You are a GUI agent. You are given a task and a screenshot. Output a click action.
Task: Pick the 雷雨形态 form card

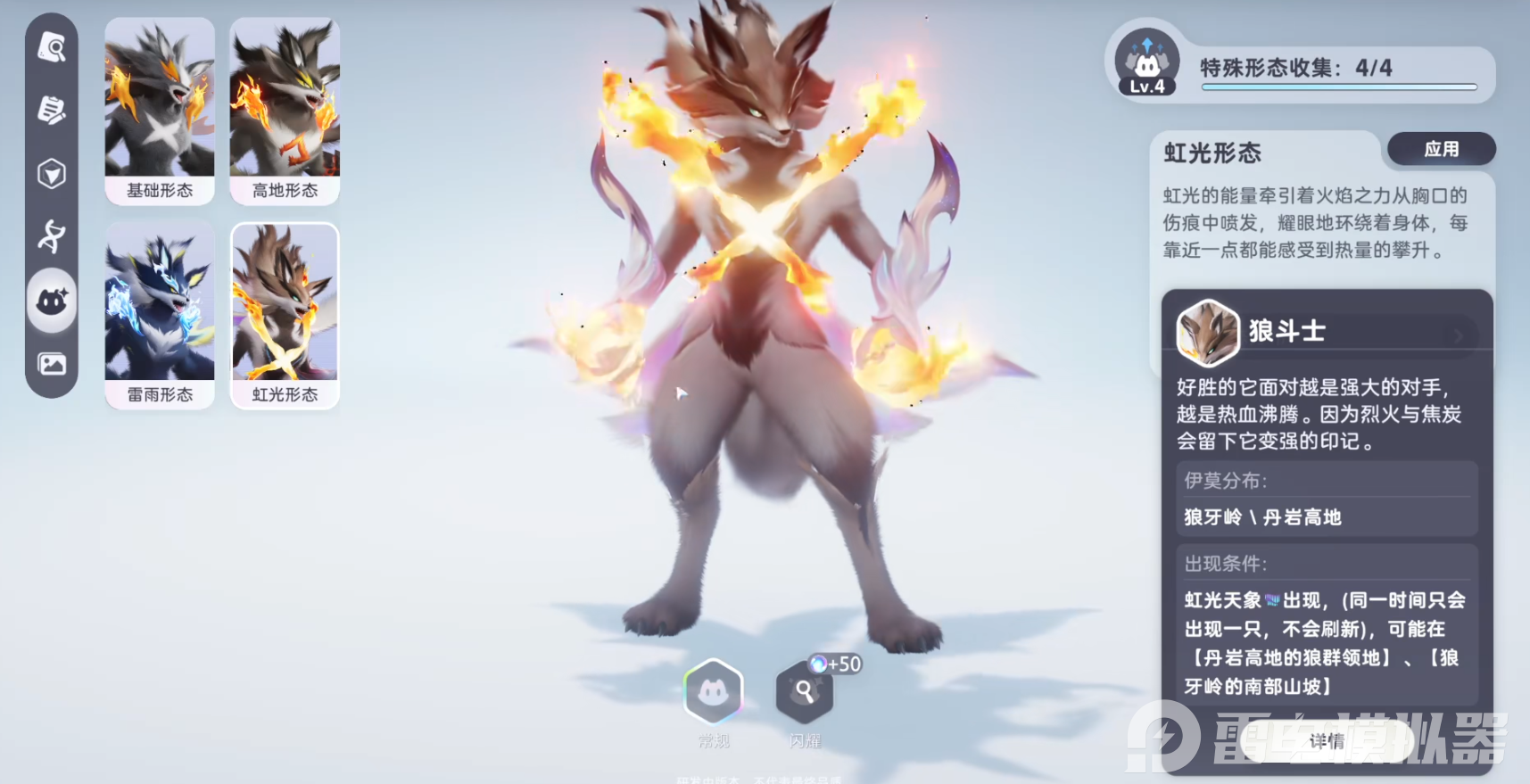click(160, 315)
